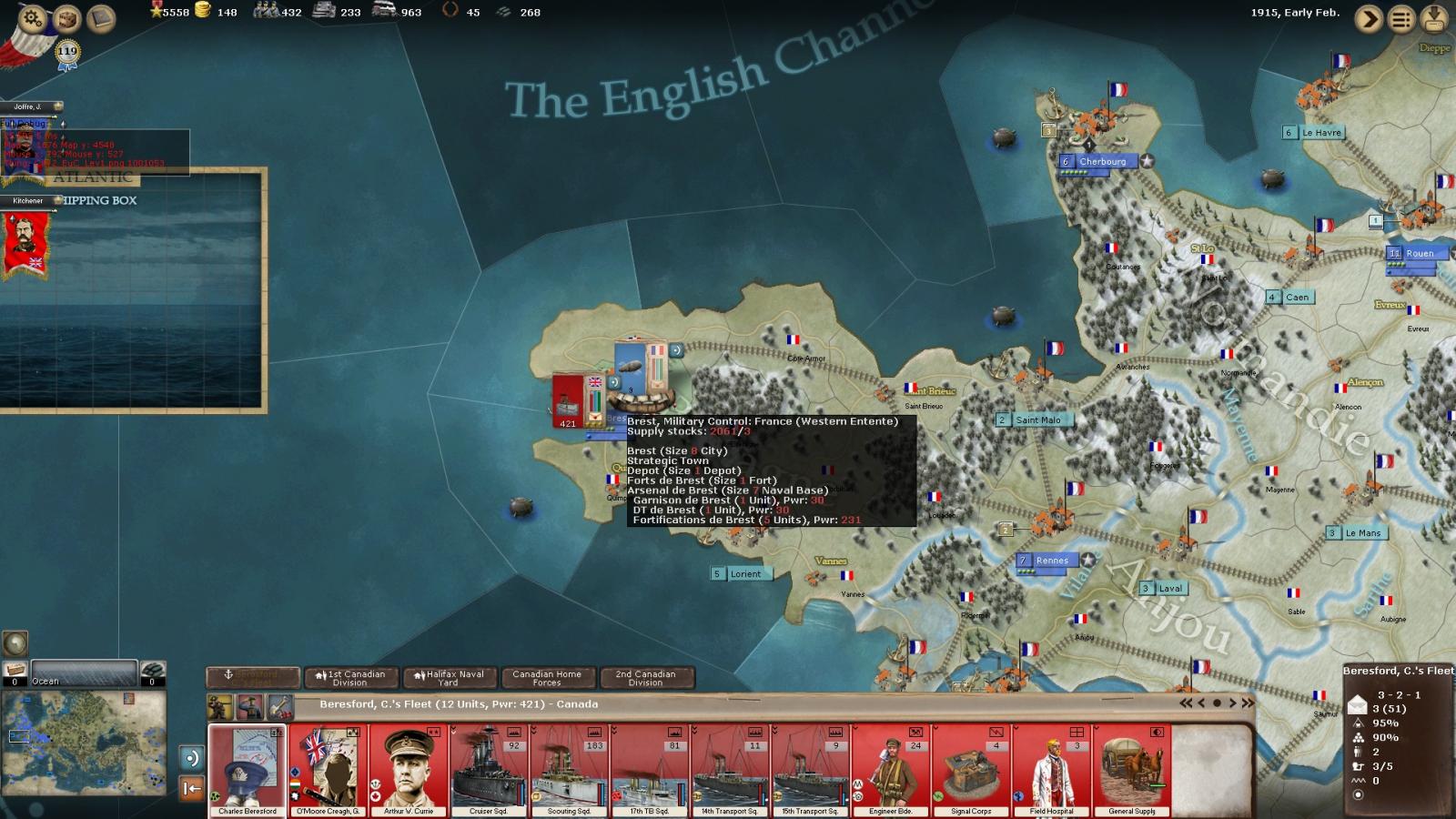Select the Charles Beresford leader card
Image resolution: width=1456 pixels, height=819 pixels.
pyautogui.click(x=248, y=770)
